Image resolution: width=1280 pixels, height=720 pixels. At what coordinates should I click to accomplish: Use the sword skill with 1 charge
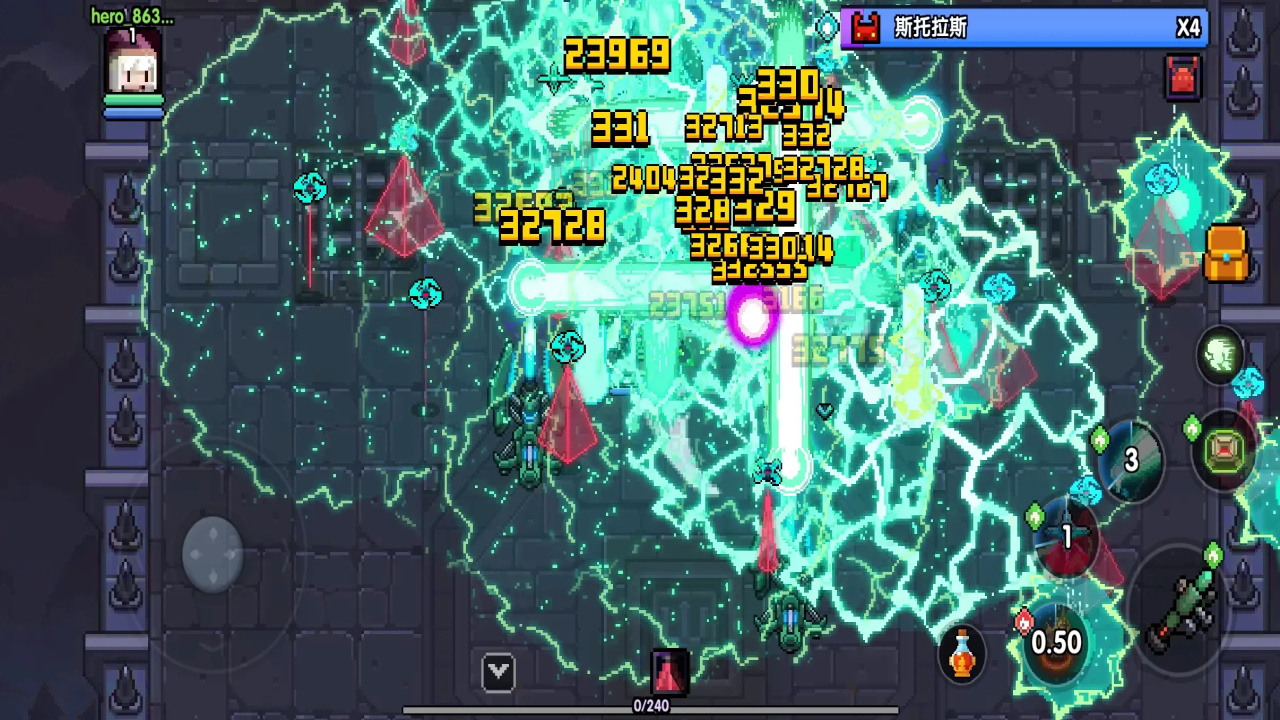point(1065,538)
